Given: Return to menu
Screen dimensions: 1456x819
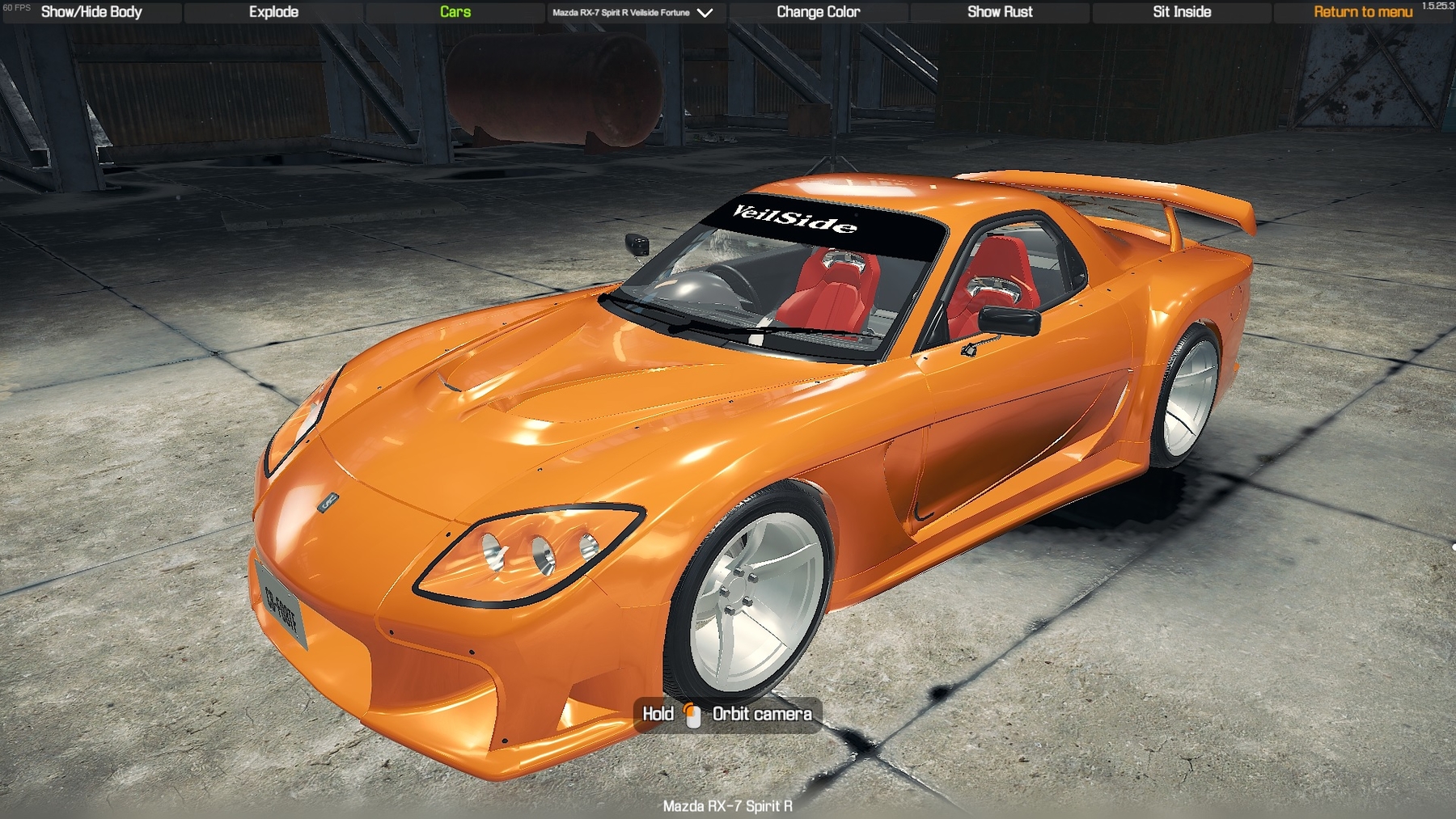Looking at the screenshot, I should 1363,12.
